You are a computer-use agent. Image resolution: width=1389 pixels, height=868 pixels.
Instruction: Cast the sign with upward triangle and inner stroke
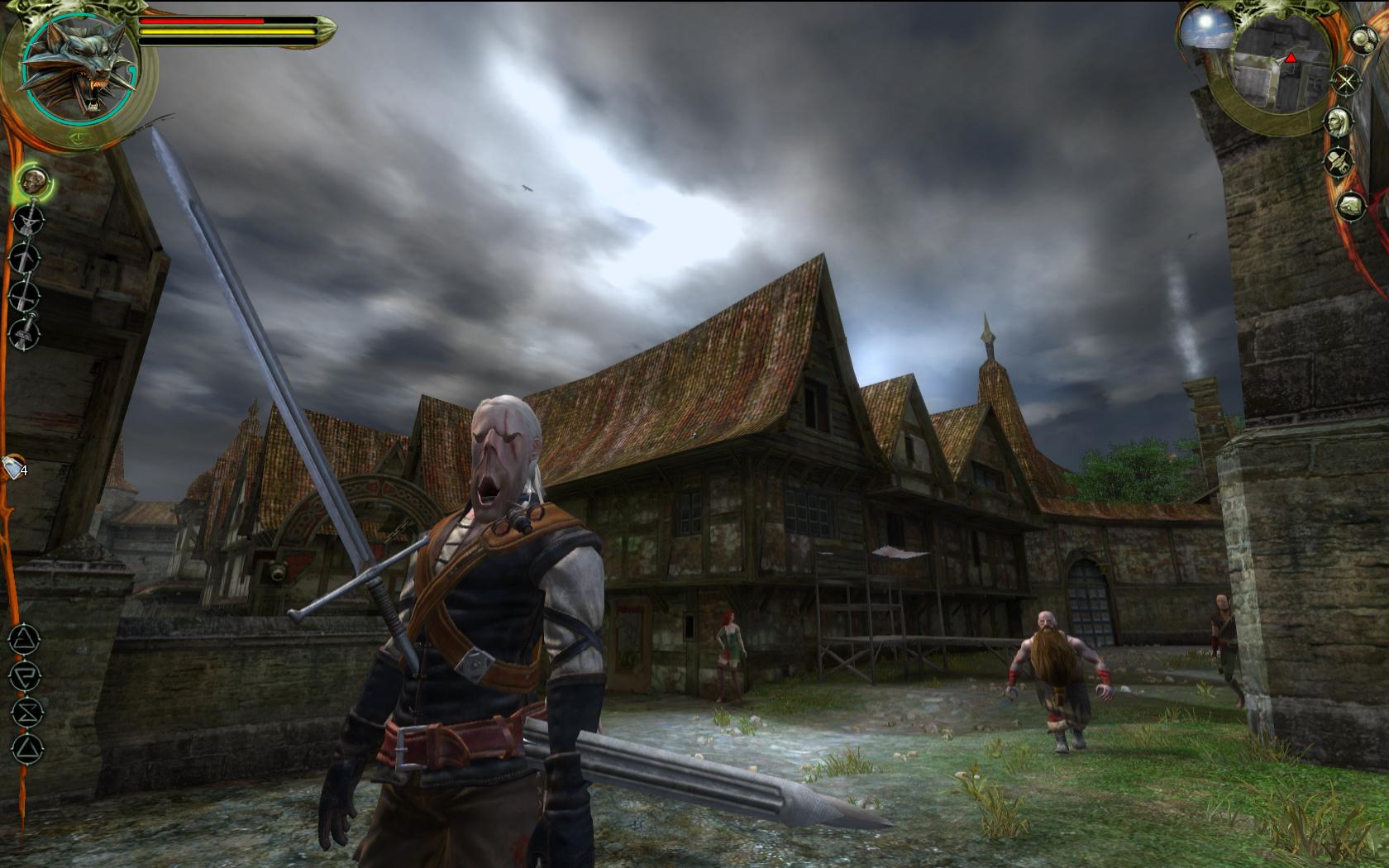25,638
